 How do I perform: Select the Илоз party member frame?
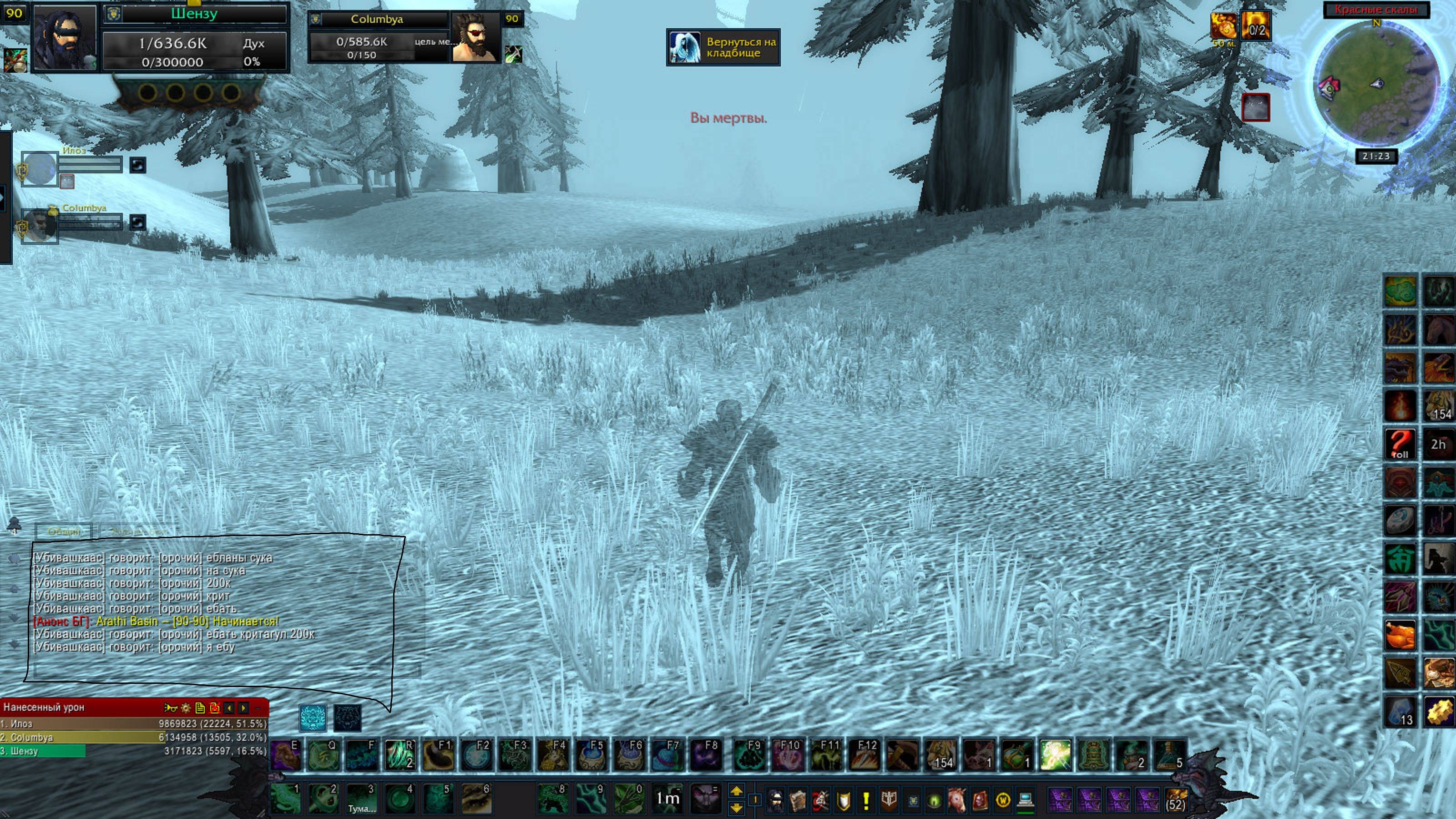pyautogui.click(x=40, y=168)
